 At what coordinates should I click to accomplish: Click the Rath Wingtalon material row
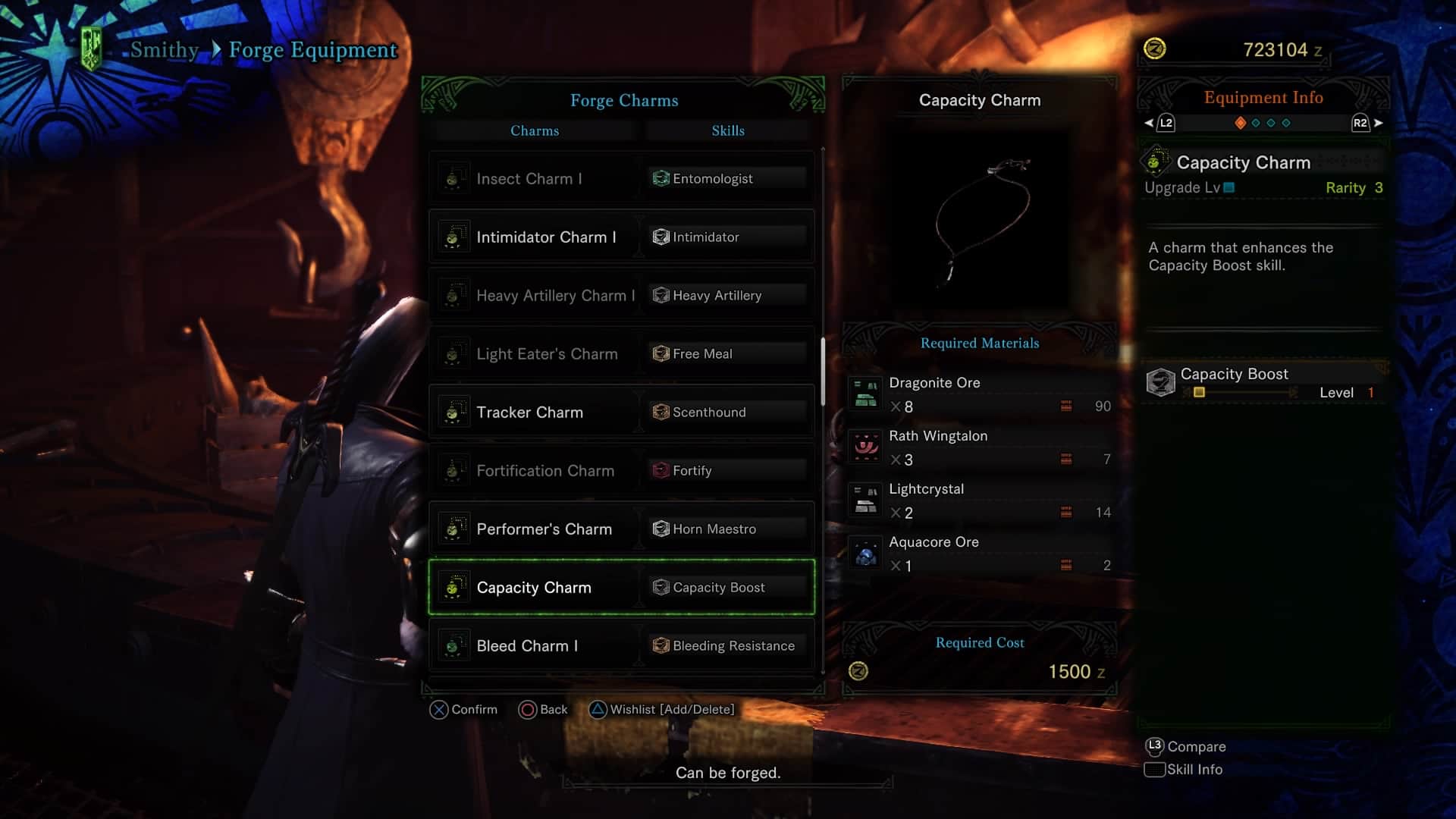980,448
